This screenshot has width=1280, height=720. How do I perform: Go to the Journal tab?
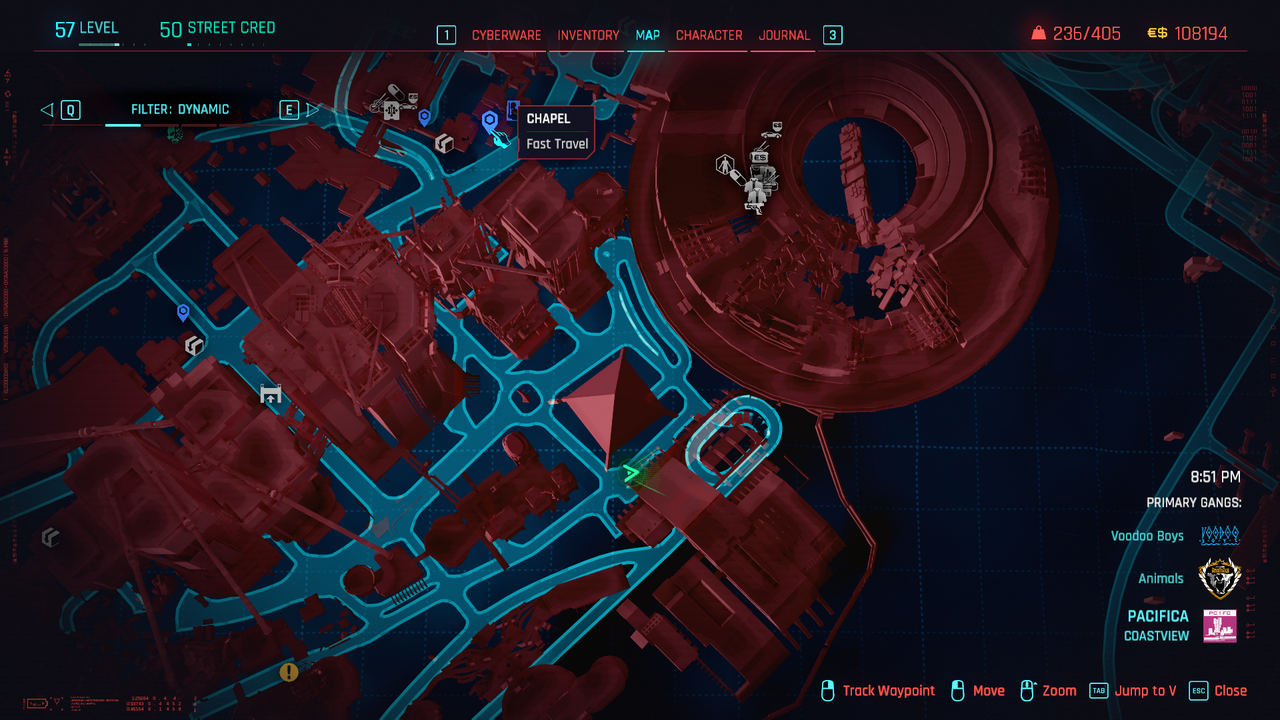(784, 35)
